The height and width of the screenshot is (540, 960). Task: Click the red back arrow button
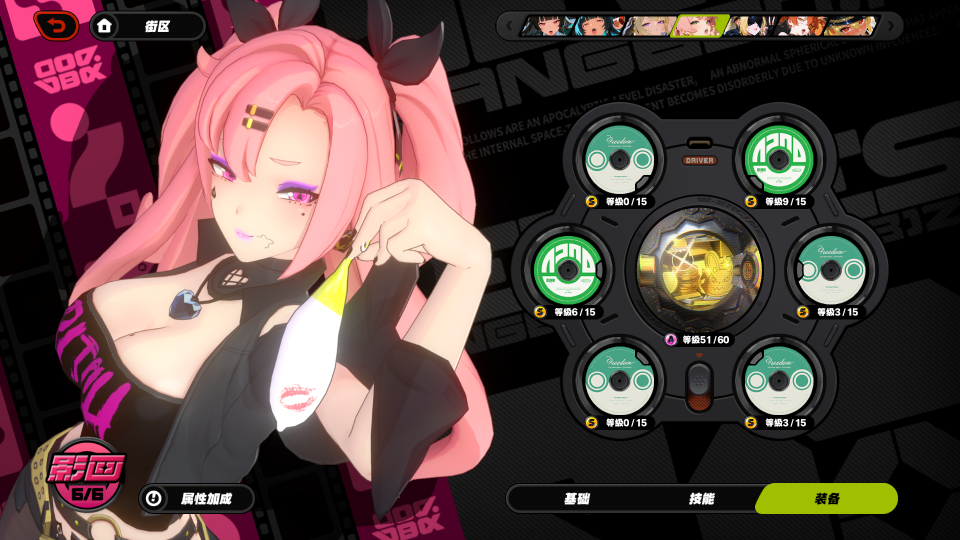[x=57, y=25]
